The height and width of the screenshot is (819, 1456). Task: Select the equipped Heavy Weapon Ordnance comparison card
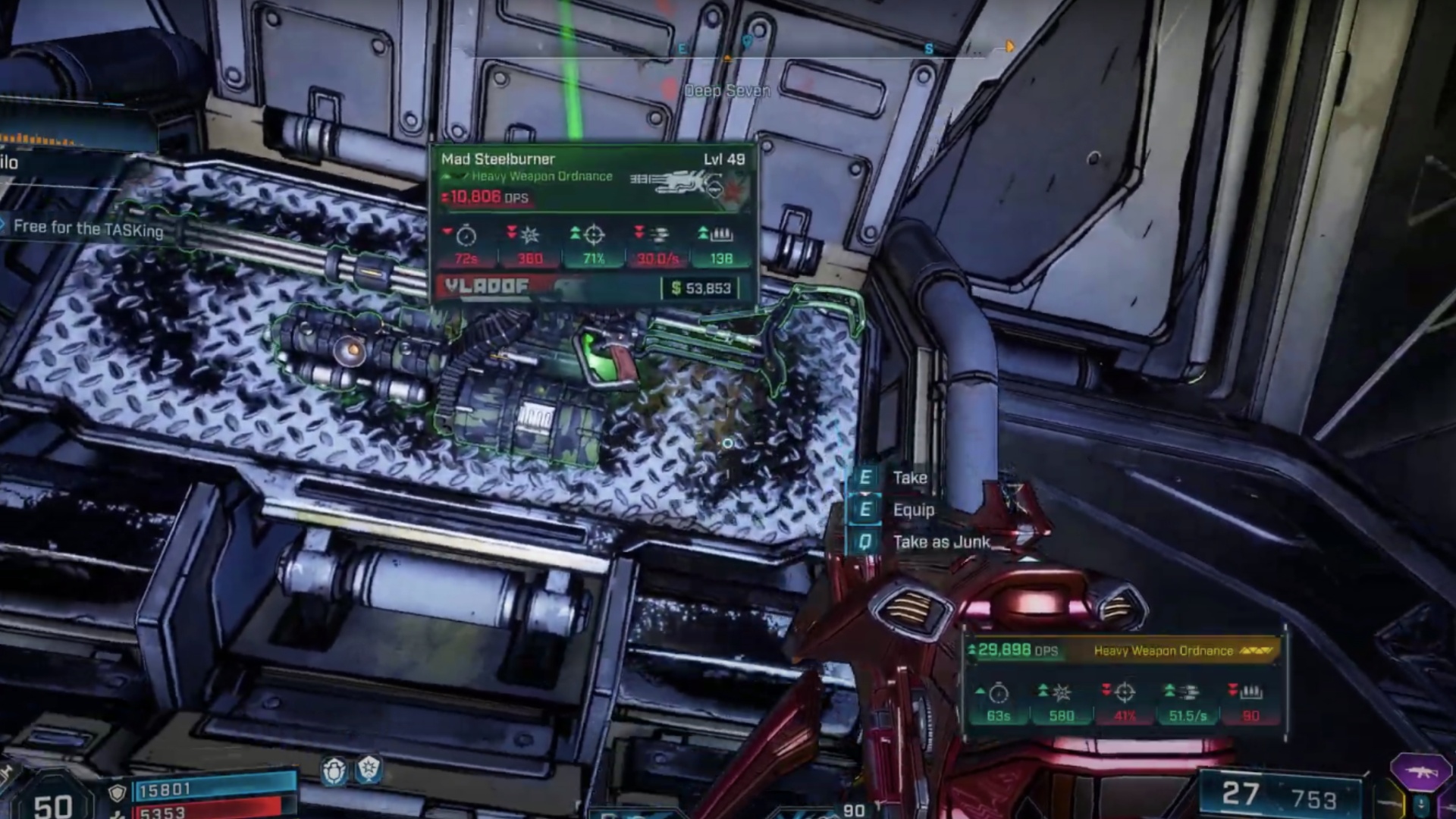(x=1125, y=684)
